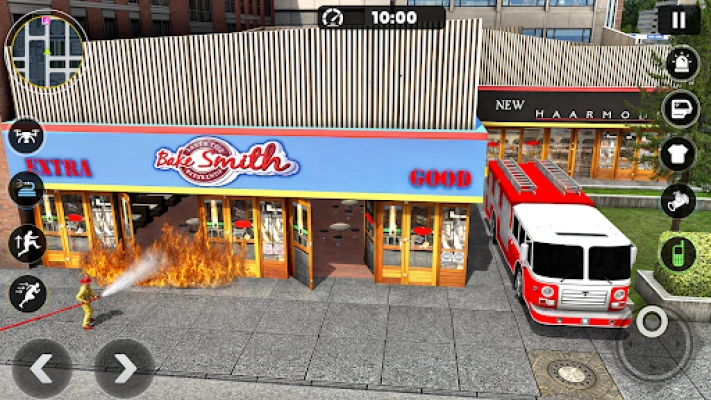Tap the virtual joystick knob
This screenshot has height=400, width=711.
click(654, 323)
